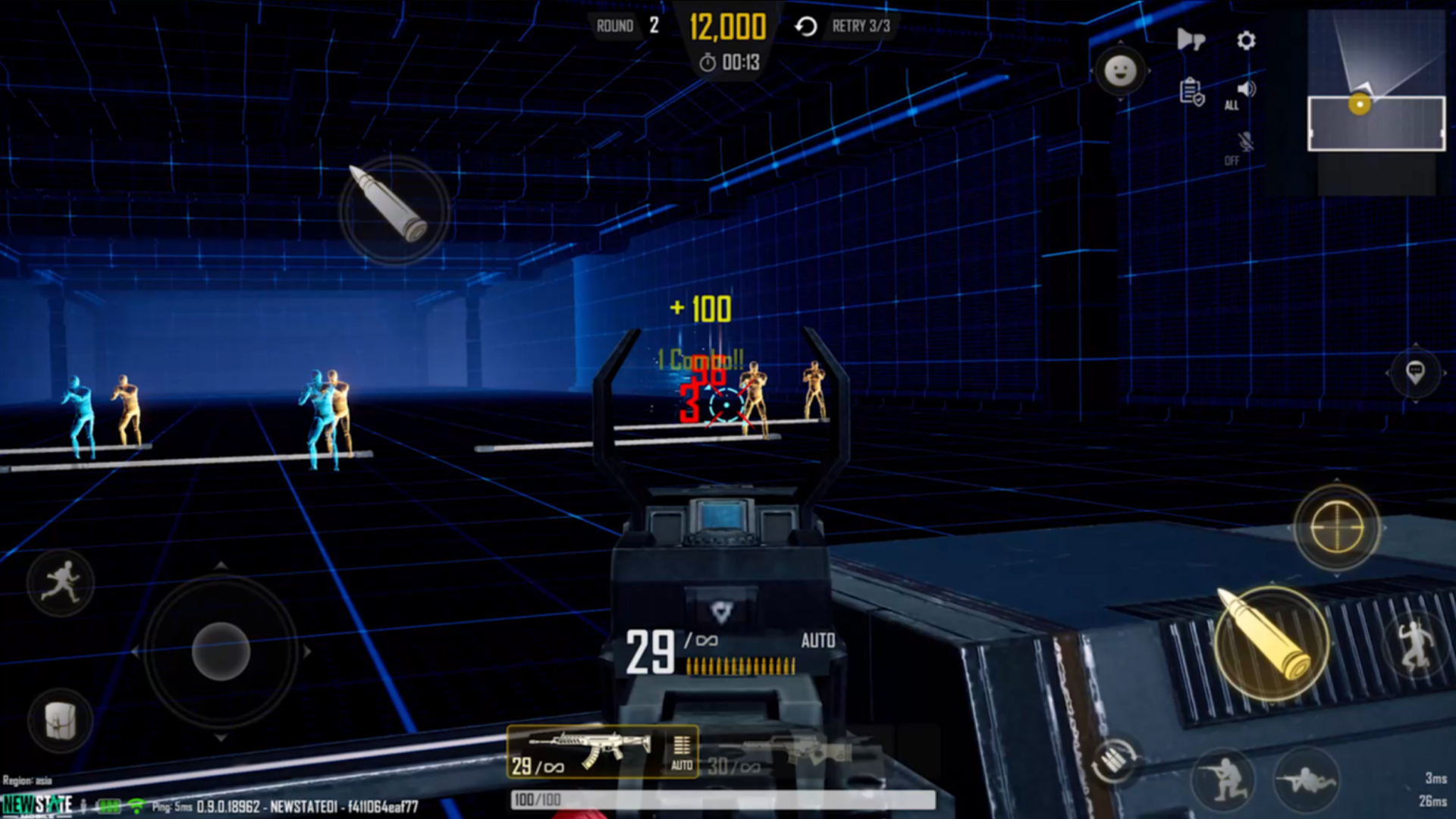Toggle the muted microphone icon
Viewport: 1456px width, 819px height.
click(1244, 143)
